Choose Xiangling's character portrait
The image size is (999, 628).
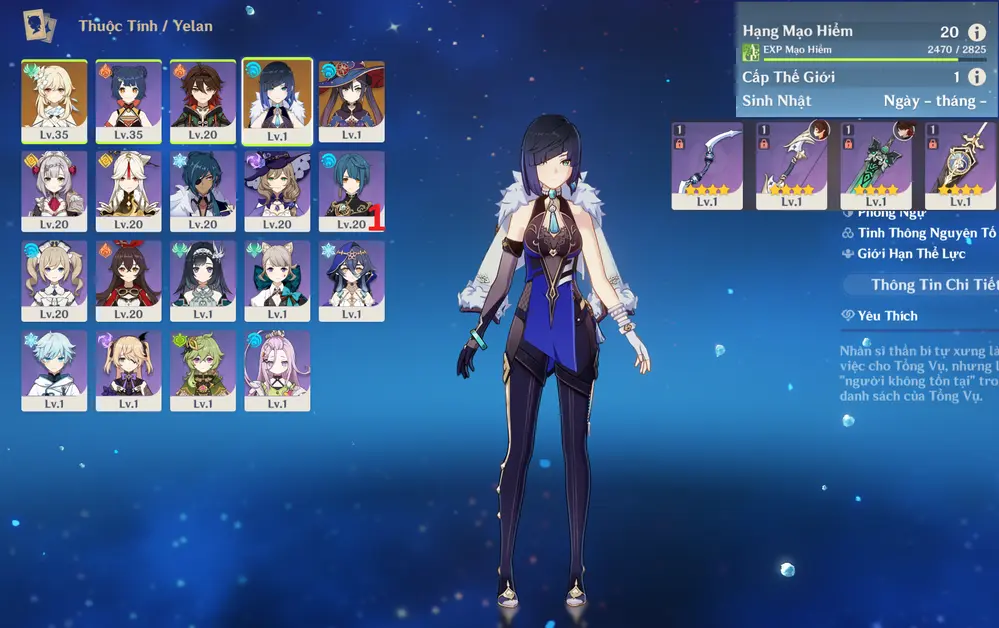[x=128, y=99]
